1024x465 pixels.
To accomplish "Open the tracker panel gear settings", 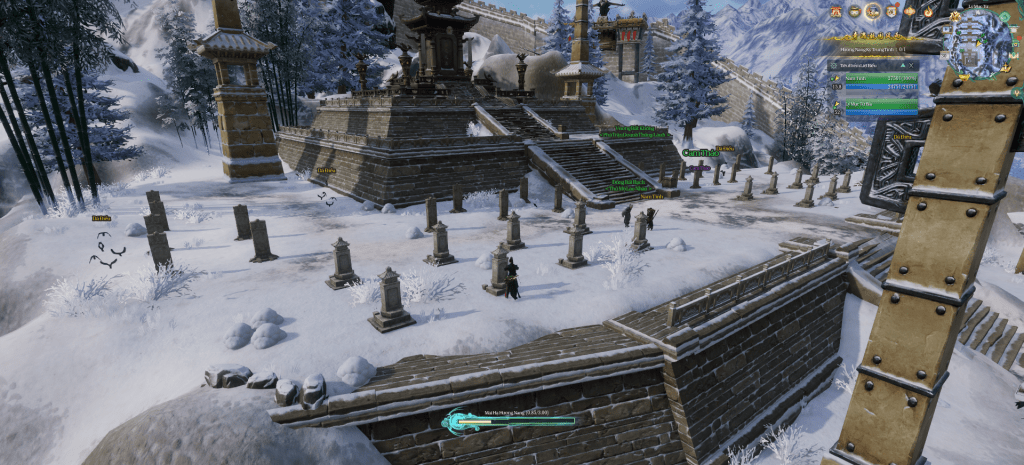I will [834, 65].
